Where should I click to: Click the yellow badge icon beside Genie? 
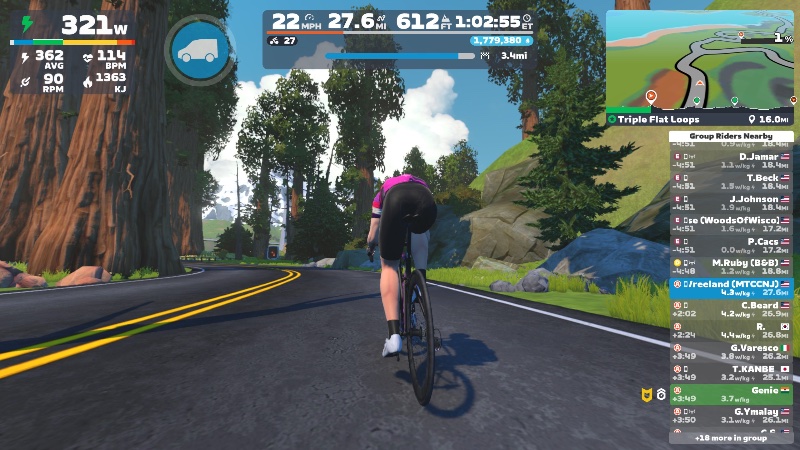(x=645, y=394)
